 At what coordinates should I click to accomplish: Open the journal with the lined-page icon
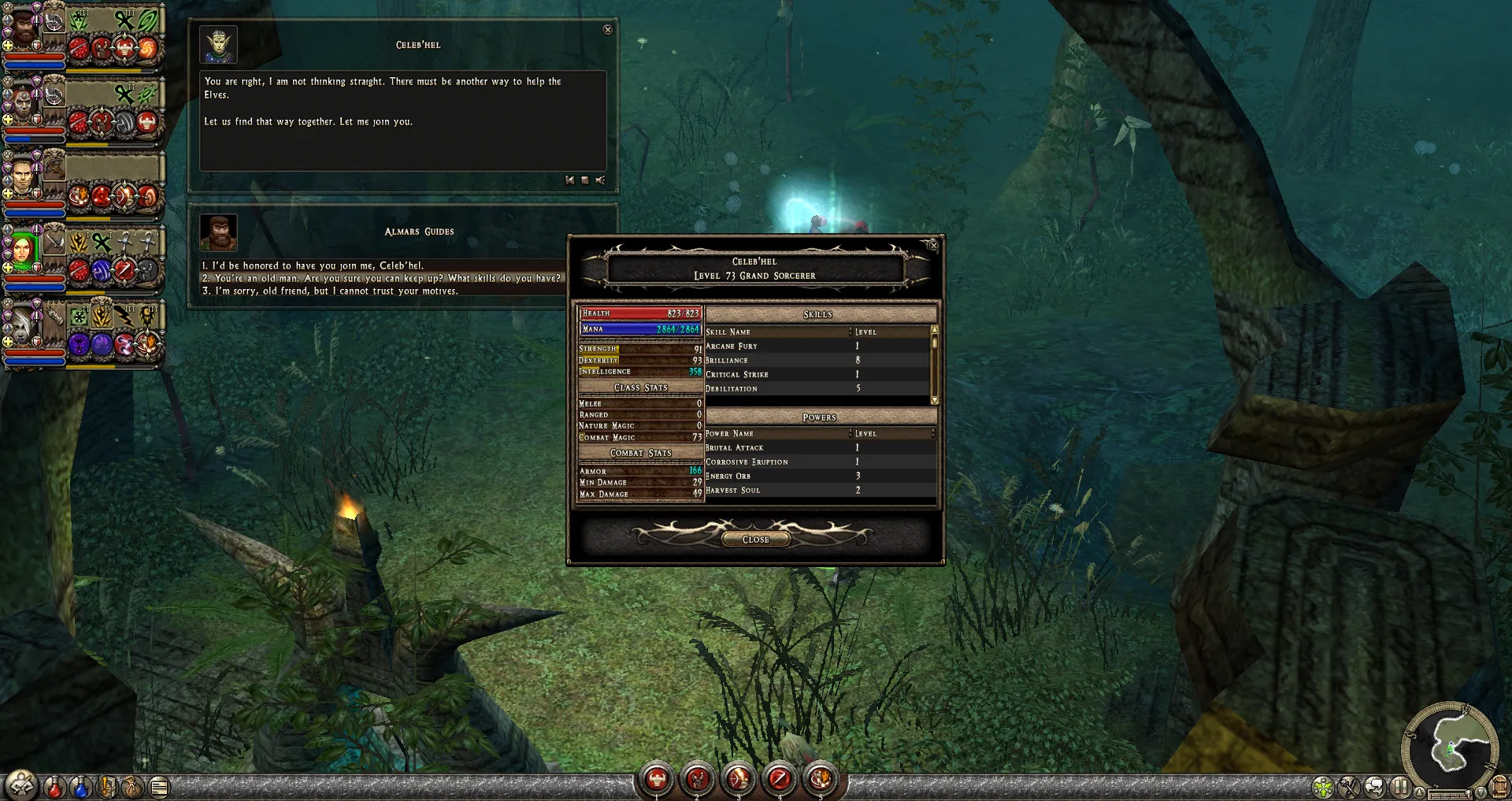(159, 786)
